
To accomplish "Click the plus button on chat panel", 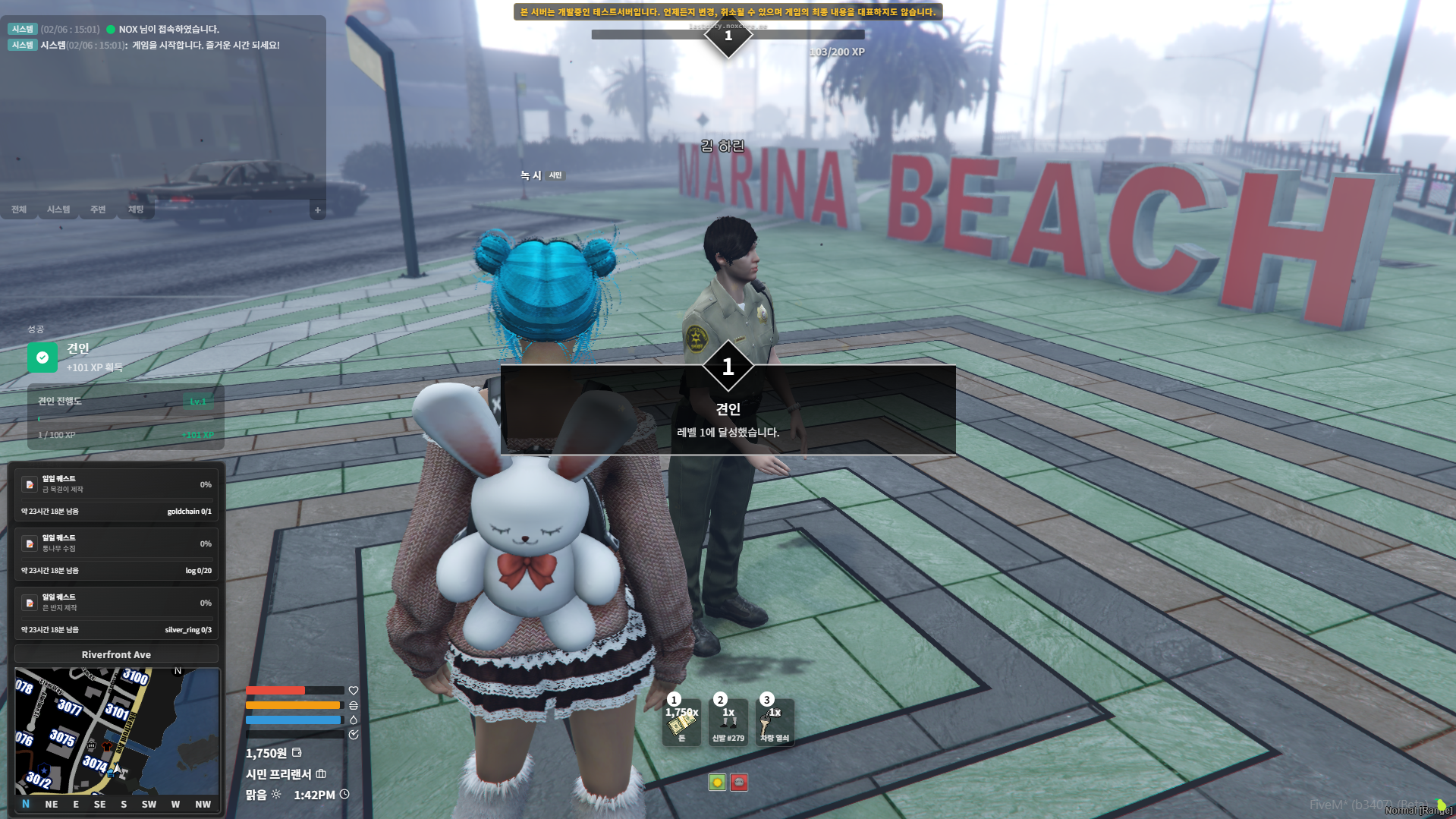I will (x=318, y=210).
